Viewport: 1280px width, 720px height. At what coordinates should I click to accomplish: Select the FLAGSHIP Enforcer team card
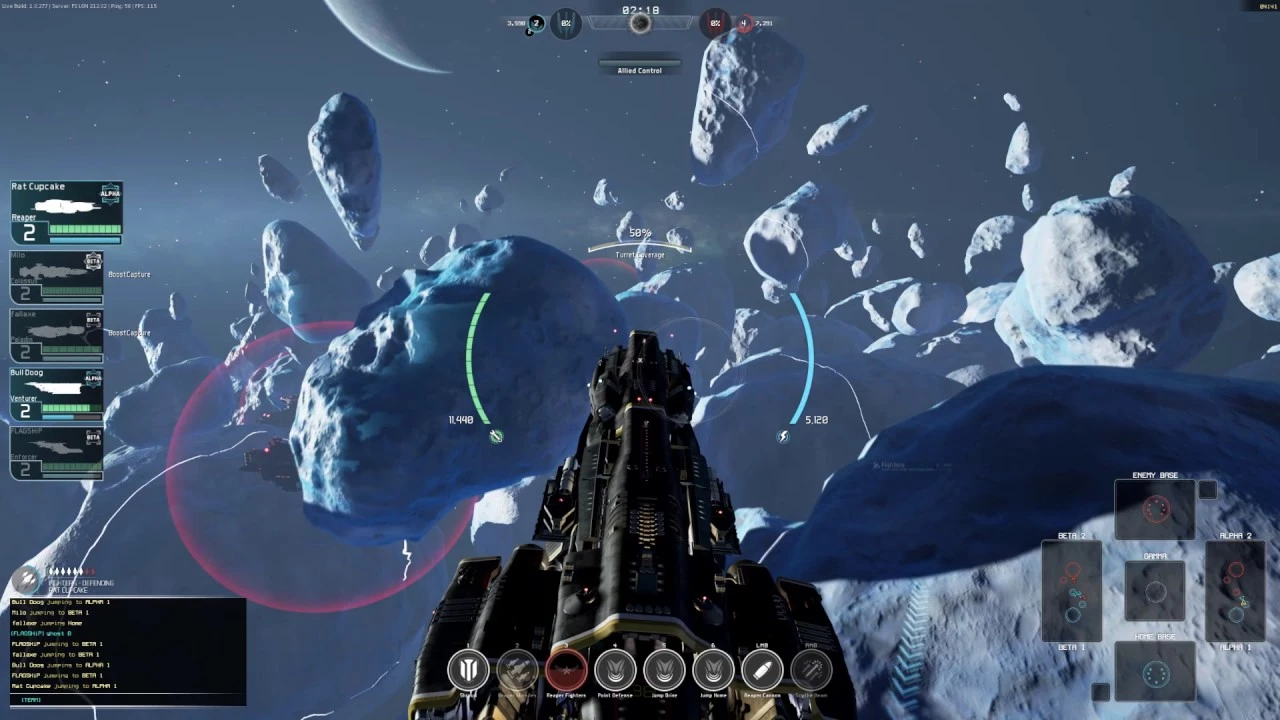[57, 453]
